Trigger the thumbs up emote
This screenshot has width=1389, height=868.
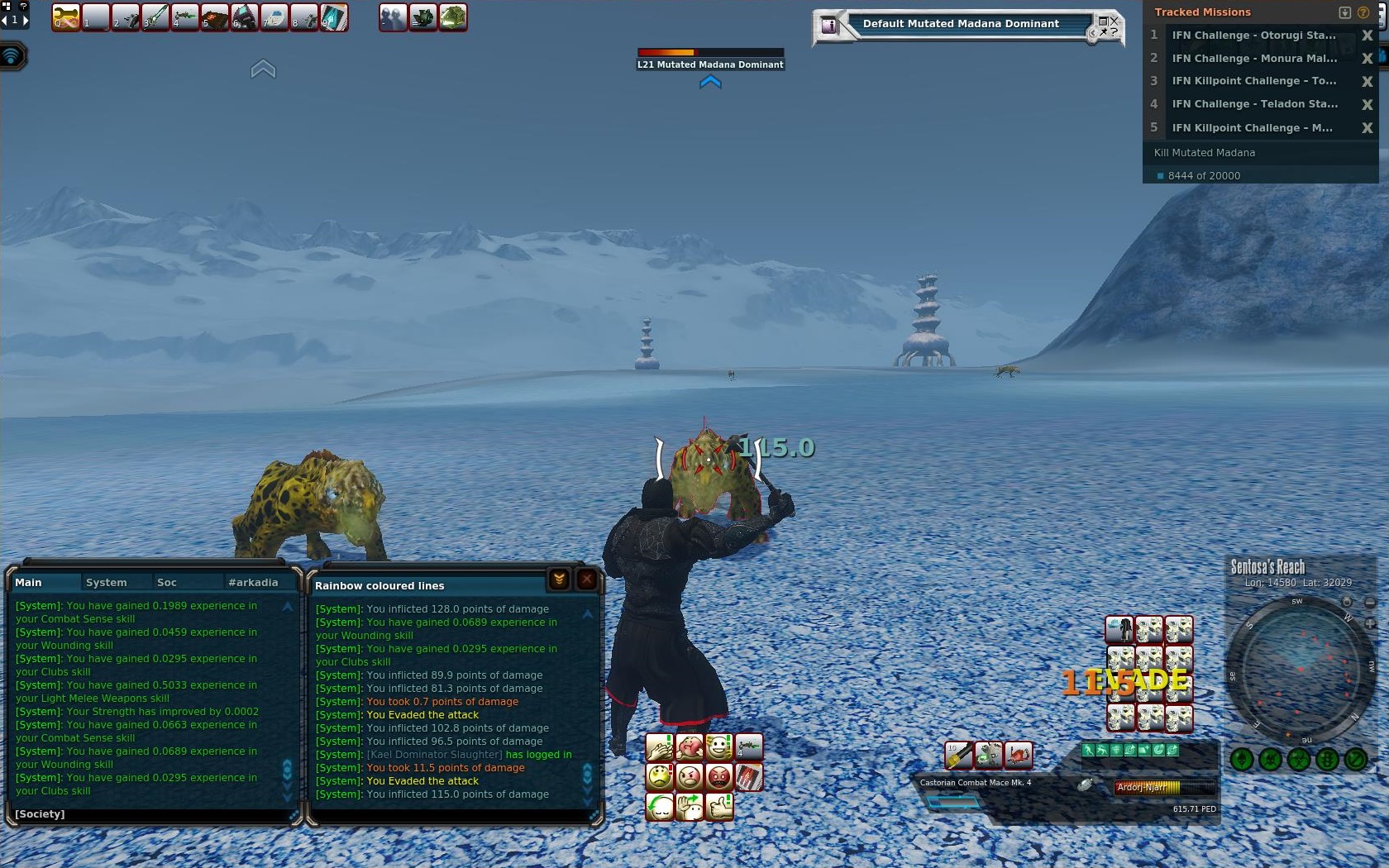point(719,807)
